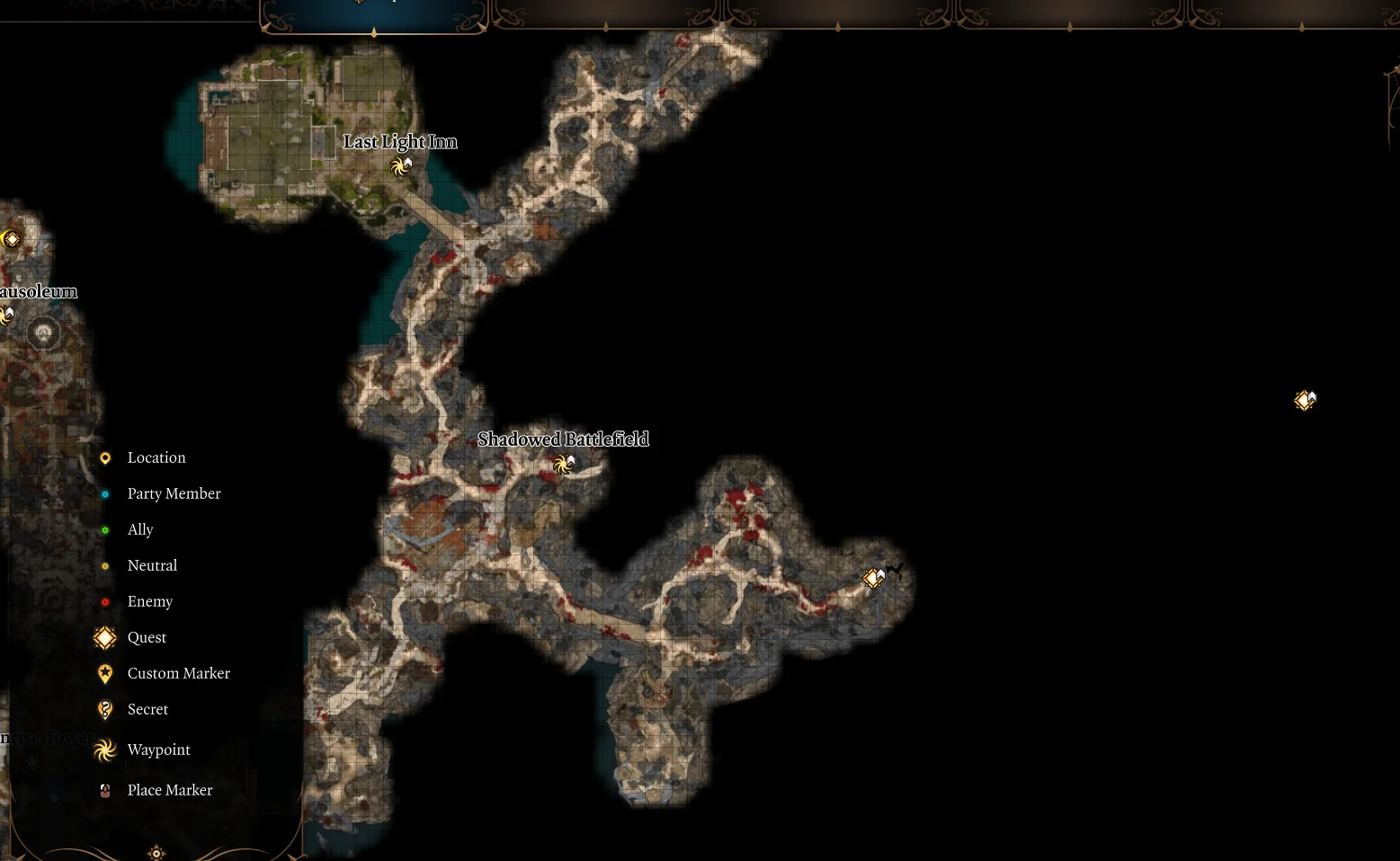Select the Last Light Inn waypoint icon
Viewport: 1400px width, 861px height.
(x=401, y=166)
